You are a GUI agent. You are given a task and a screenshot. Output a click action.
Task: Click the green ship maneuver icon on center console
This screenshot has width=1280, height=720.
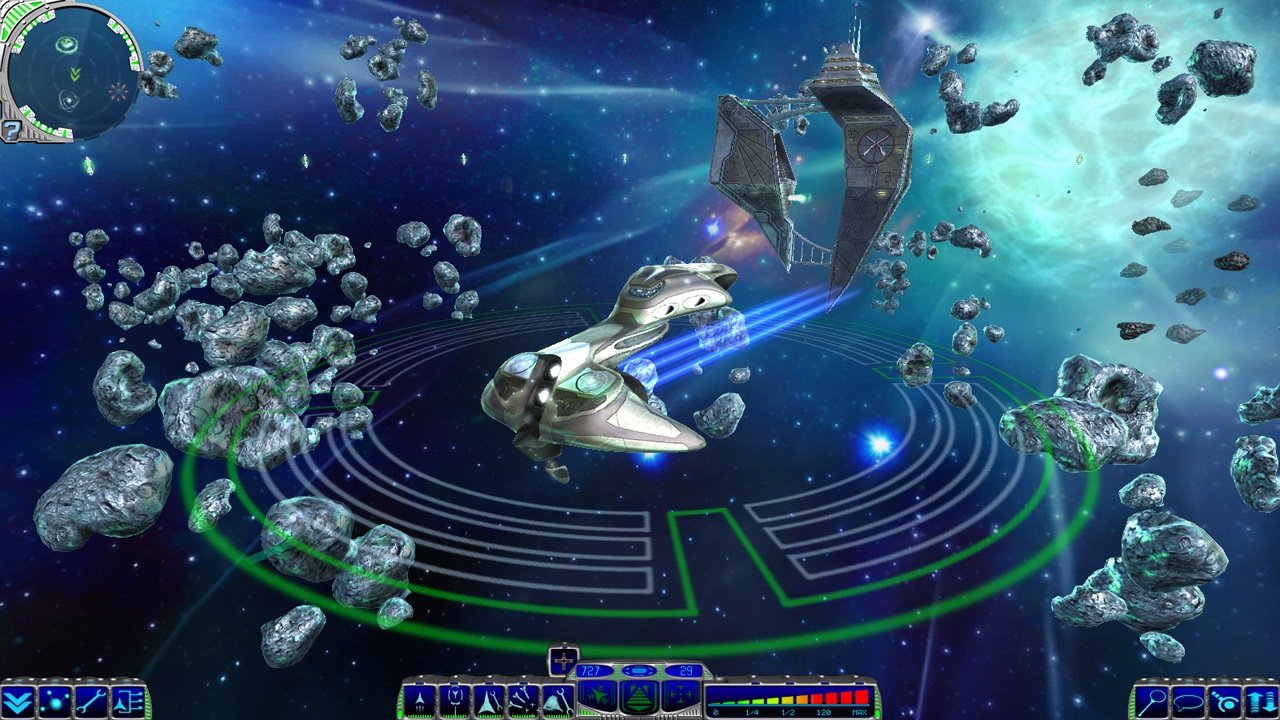(x=599, y=694)
